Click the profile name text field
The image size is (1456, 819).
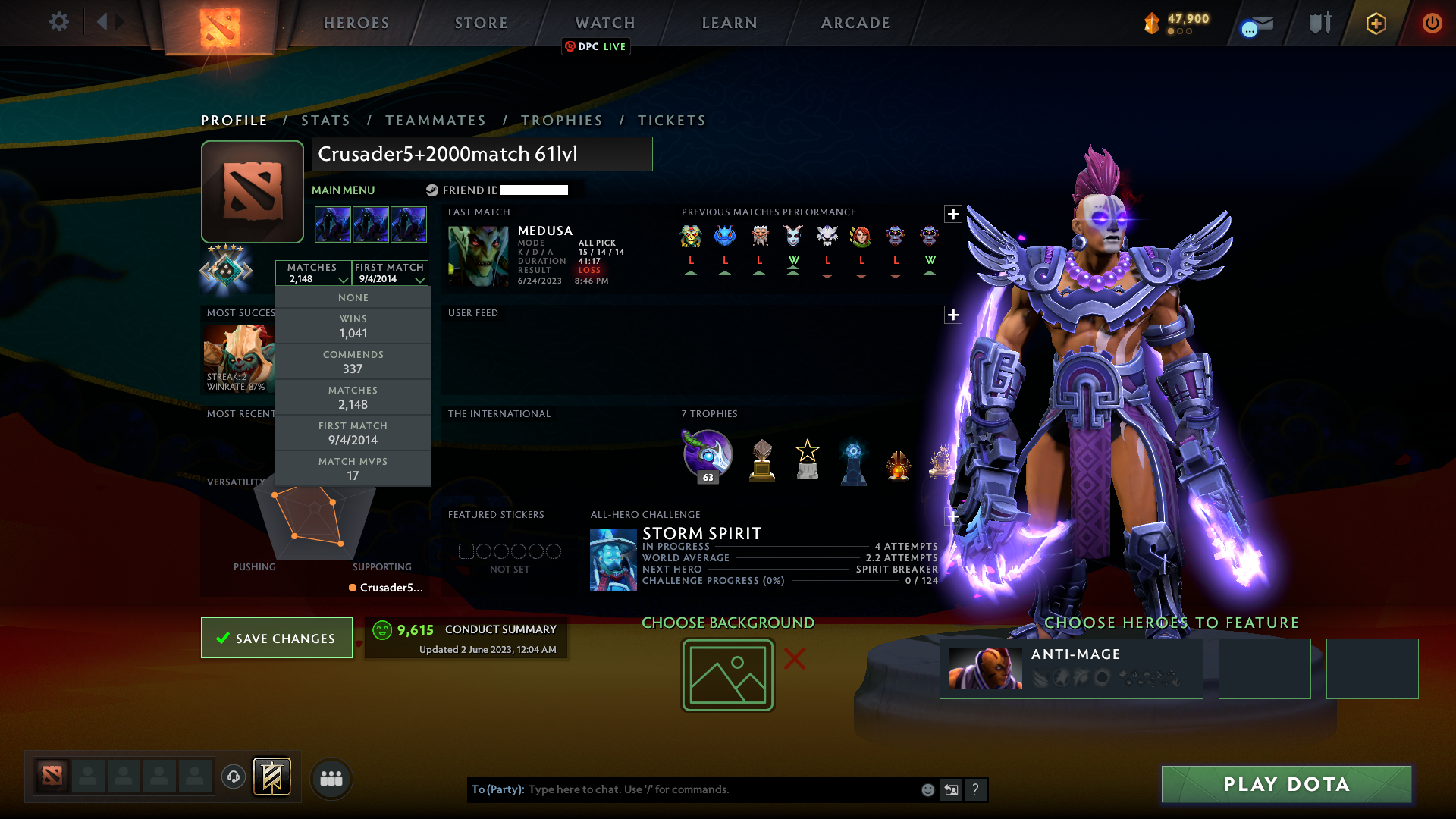[x=482, y=154]
